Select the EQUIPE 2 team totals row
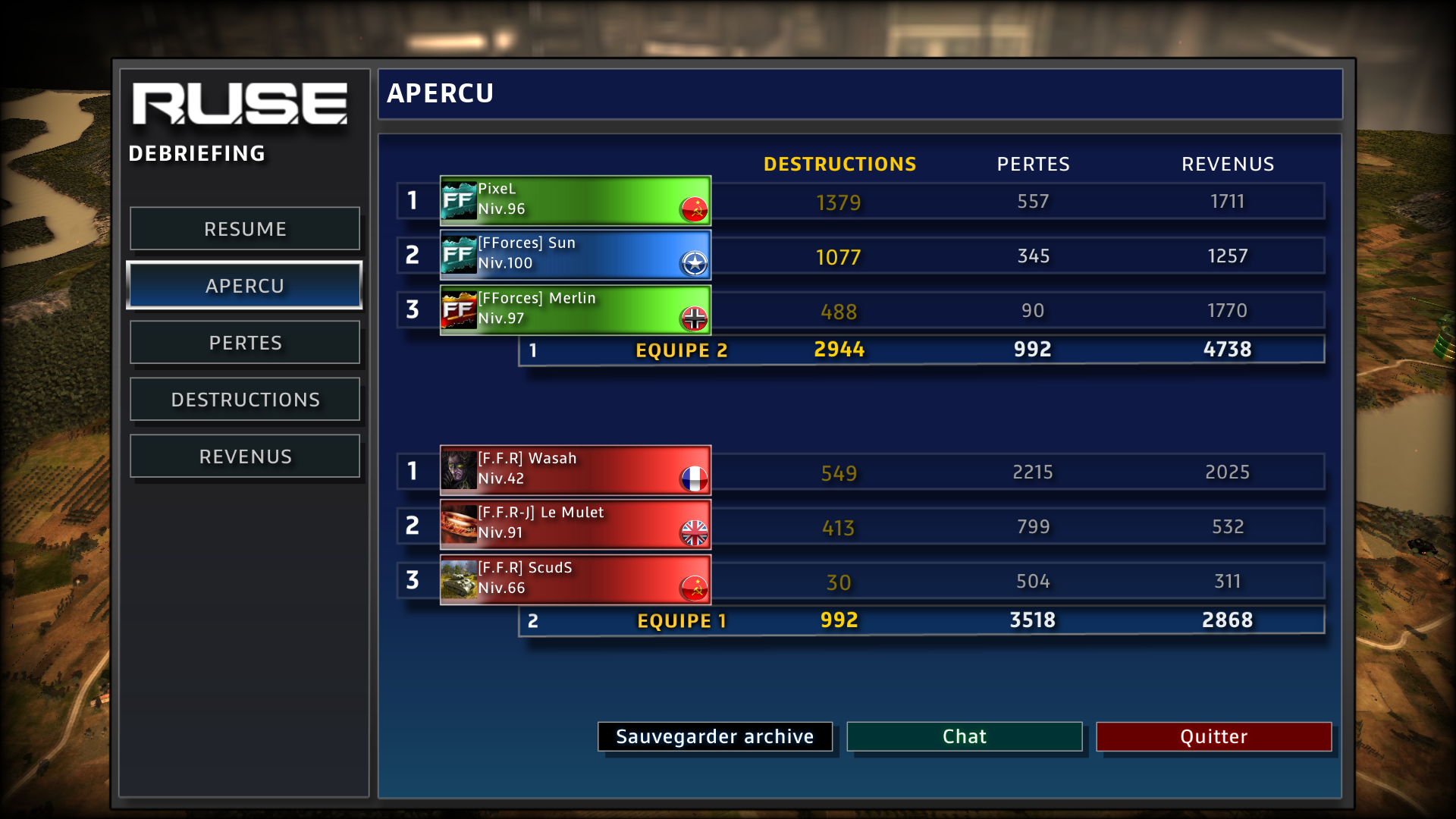 coord(921,350)
